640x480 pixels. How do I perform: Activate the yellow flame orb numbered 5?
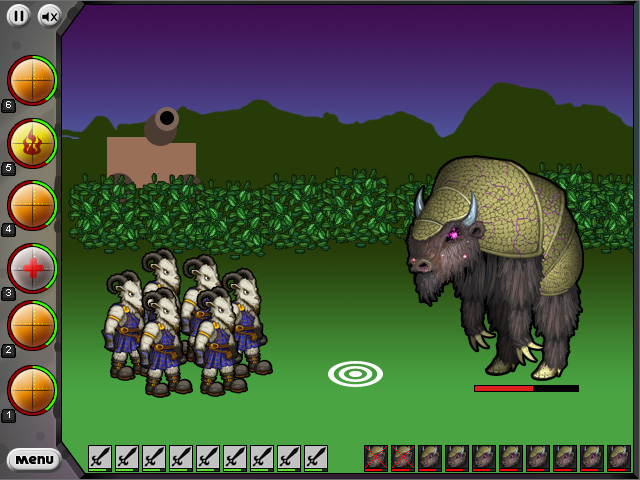tap(32, 143)
